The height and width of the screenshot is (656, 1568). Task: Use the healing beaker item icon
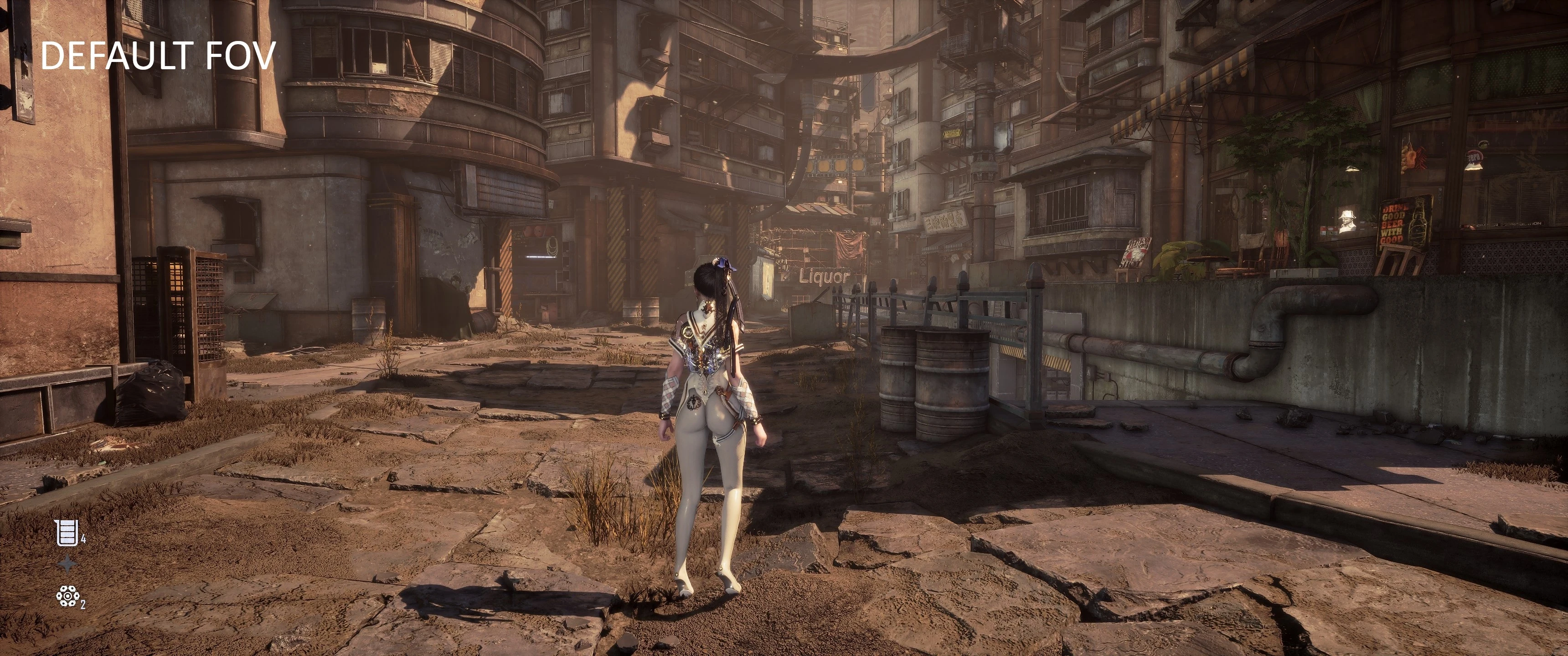67,533
